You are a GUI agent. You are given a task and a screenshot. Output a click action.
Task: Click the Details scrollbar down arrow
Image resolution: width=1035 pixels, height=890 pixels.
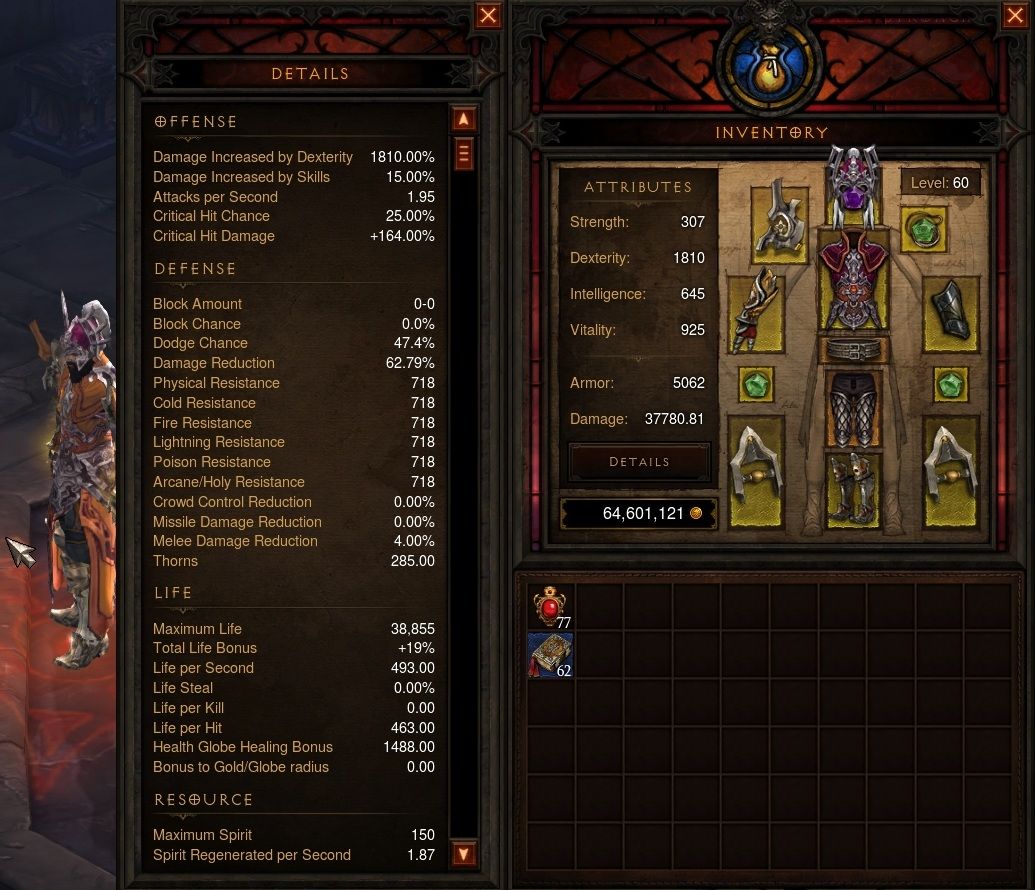click(463, 854)
